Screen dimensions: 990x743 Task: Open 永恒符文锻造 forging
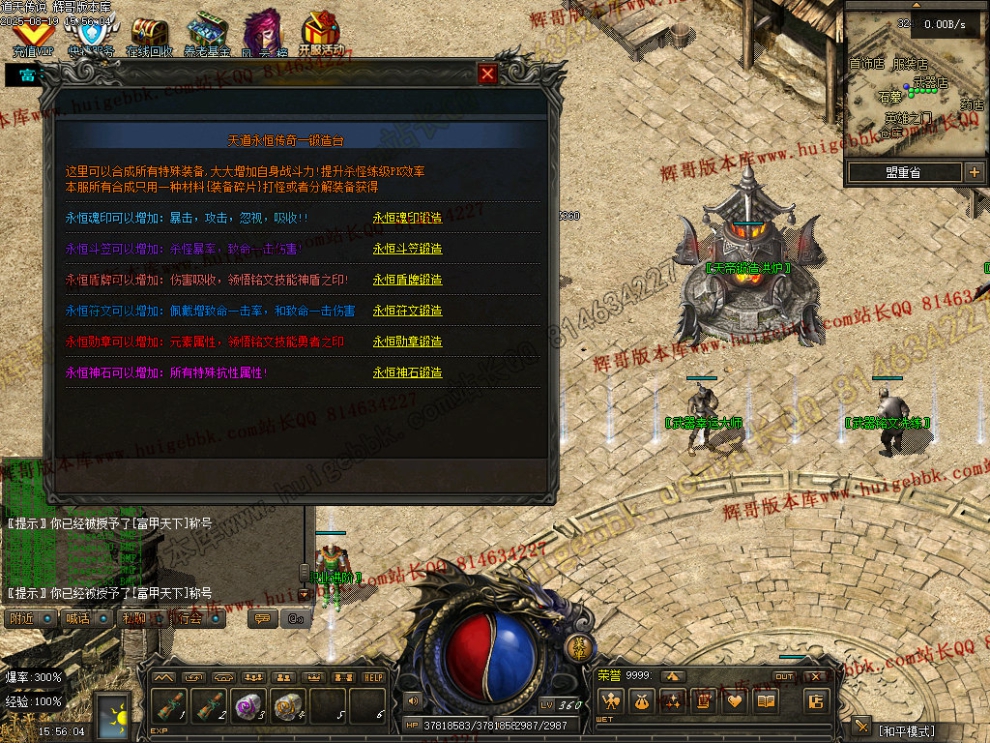pyautogui.click(x=407, y=311)
